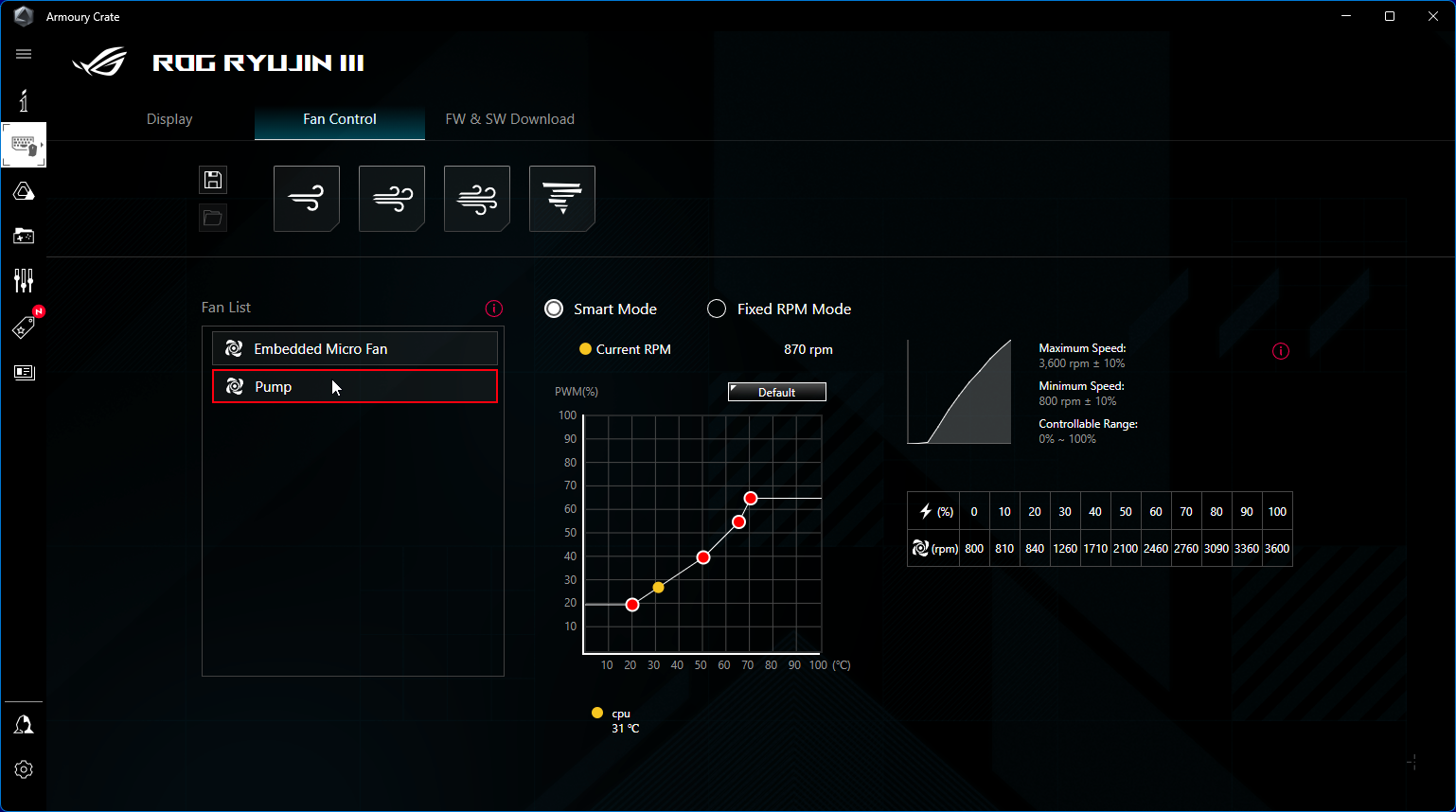Click the save profile floppy disk icon
The width and height of the screenshot is (1456, 812).
(213, 180)
